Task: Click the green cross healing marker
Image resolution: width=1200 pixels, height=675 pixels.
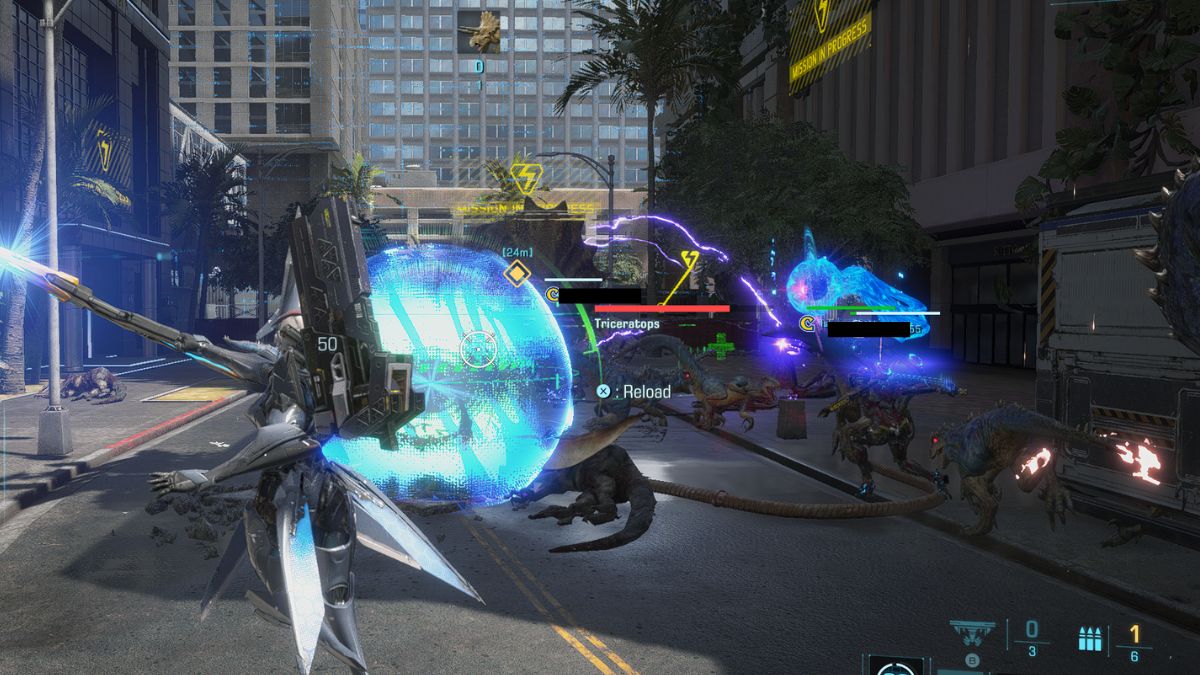Action: click(720, 346)
